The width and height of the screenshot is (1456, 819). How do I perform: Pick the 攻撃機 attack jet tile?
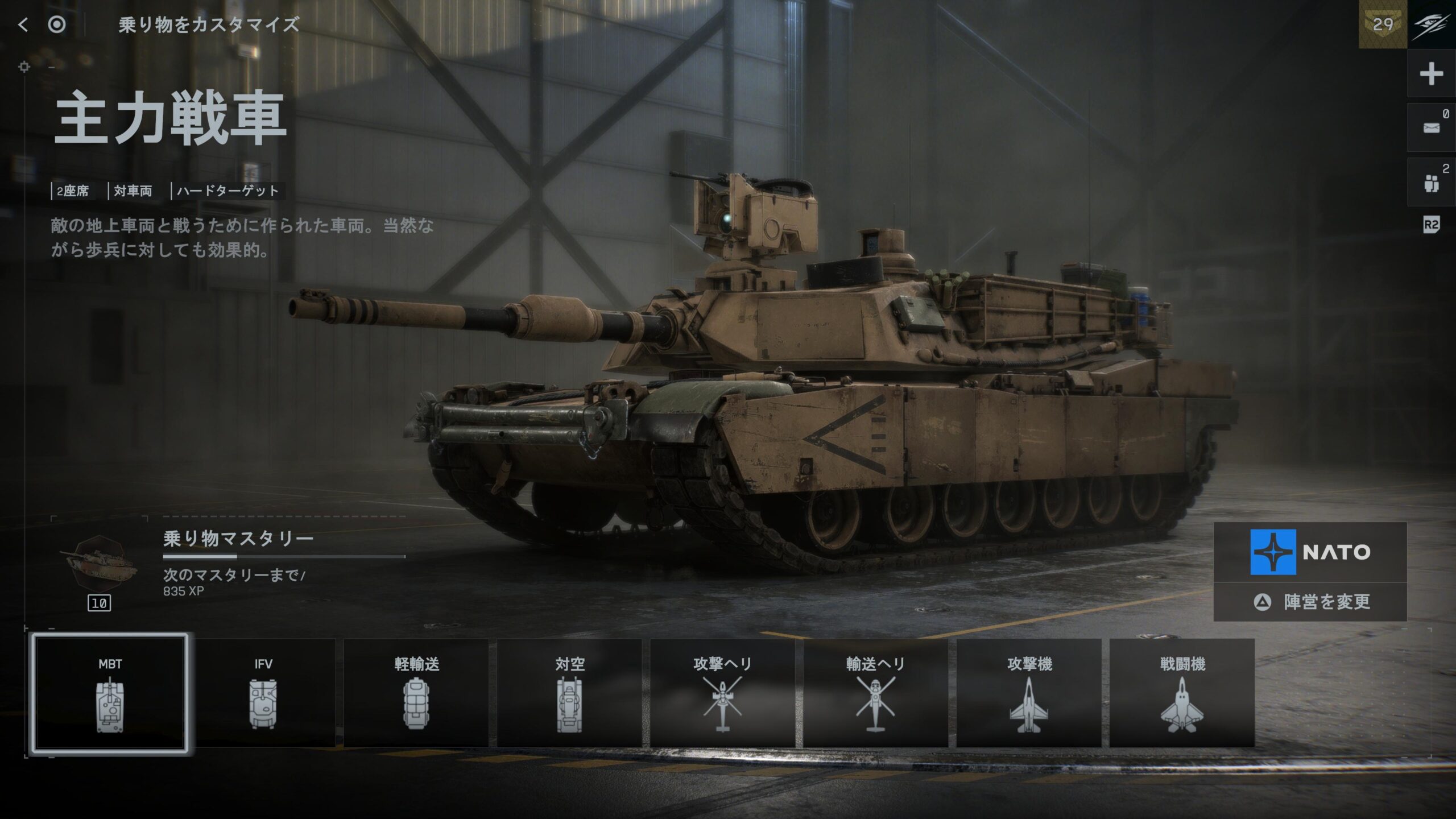(1029, 693)
